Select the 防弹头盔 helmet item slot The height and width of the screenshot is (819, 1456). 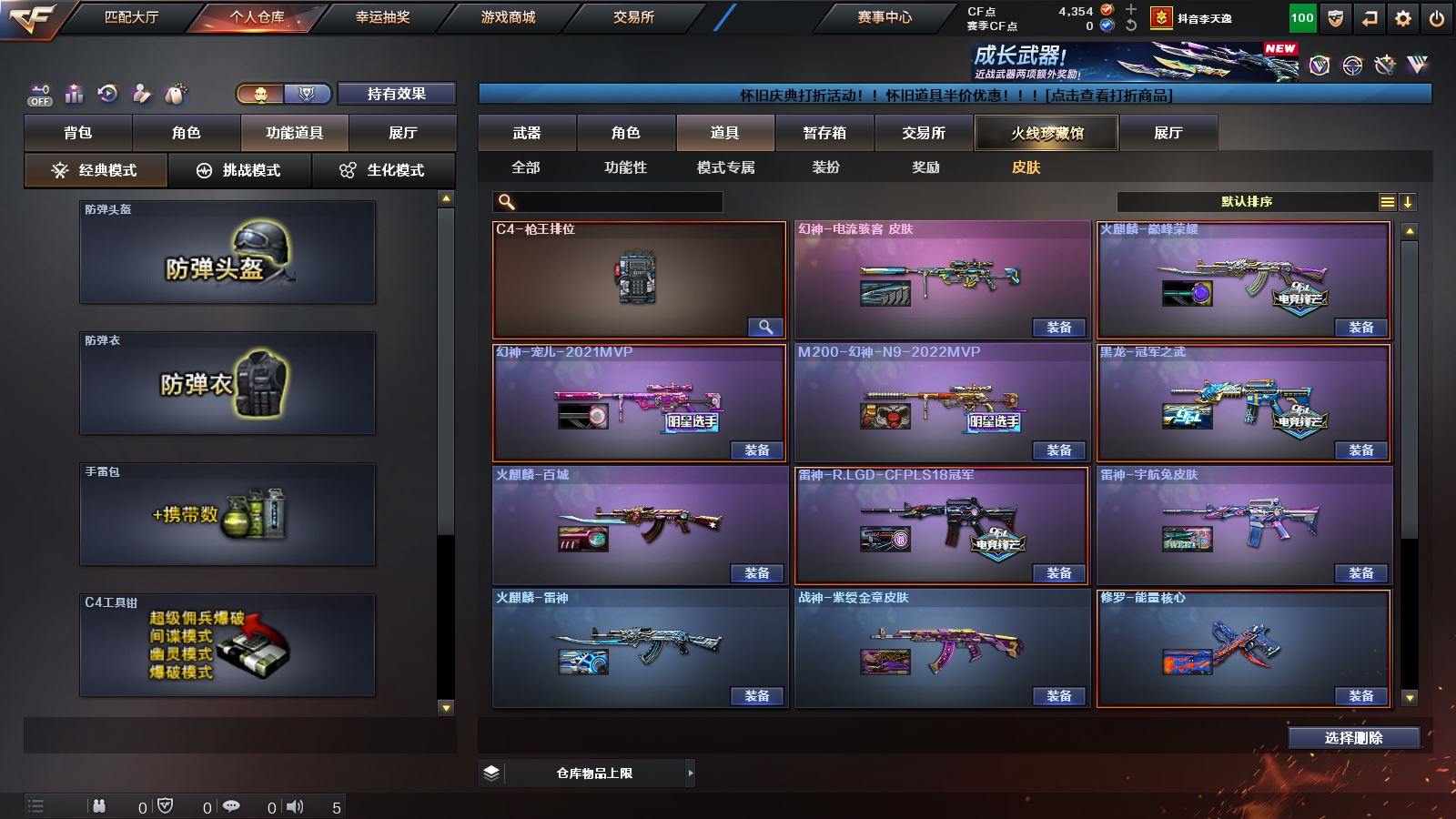point(227,252)
